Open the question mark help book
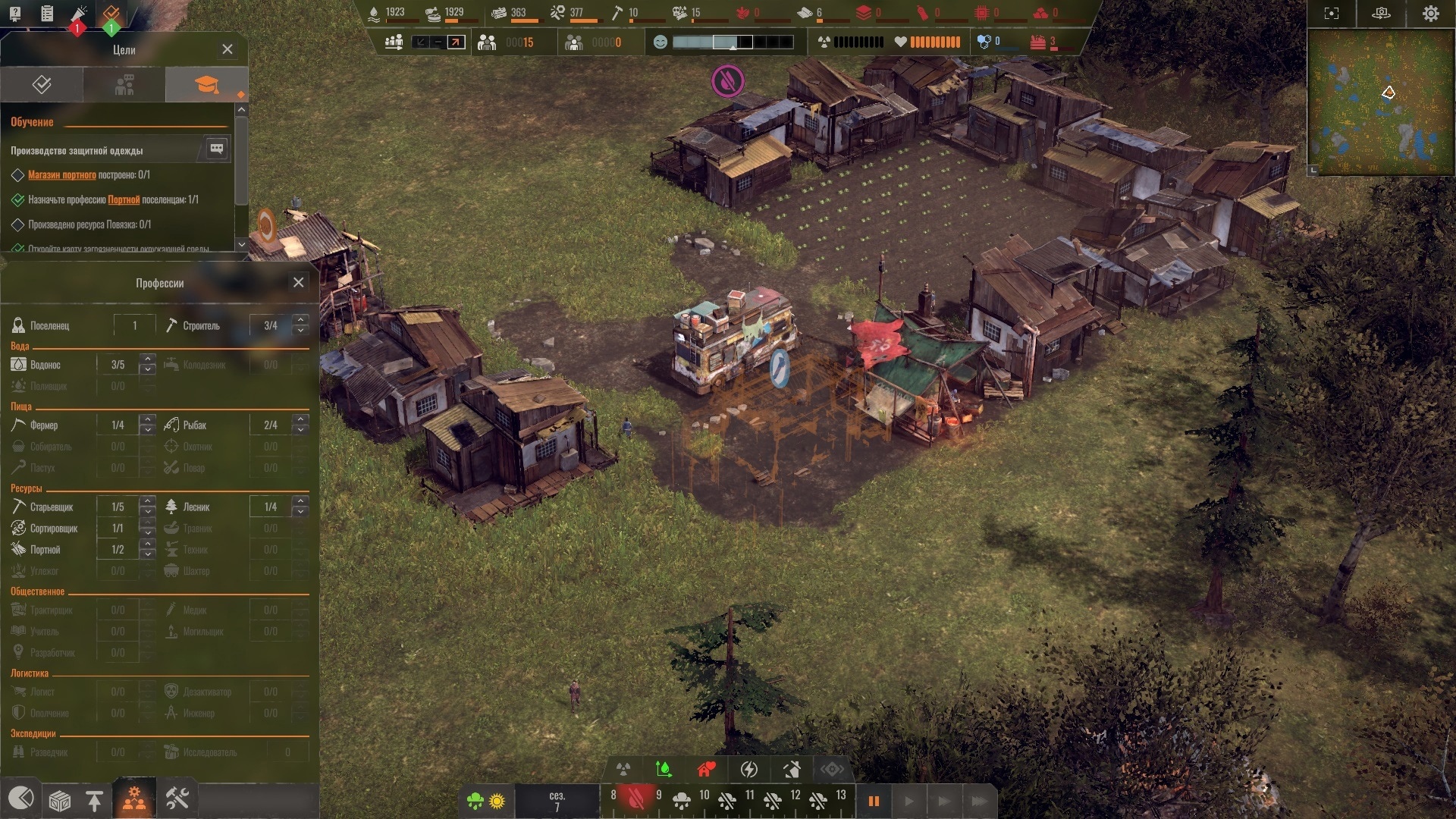Screen dimensions: 1456x819 pyautogui.click(x=14, y=14)
